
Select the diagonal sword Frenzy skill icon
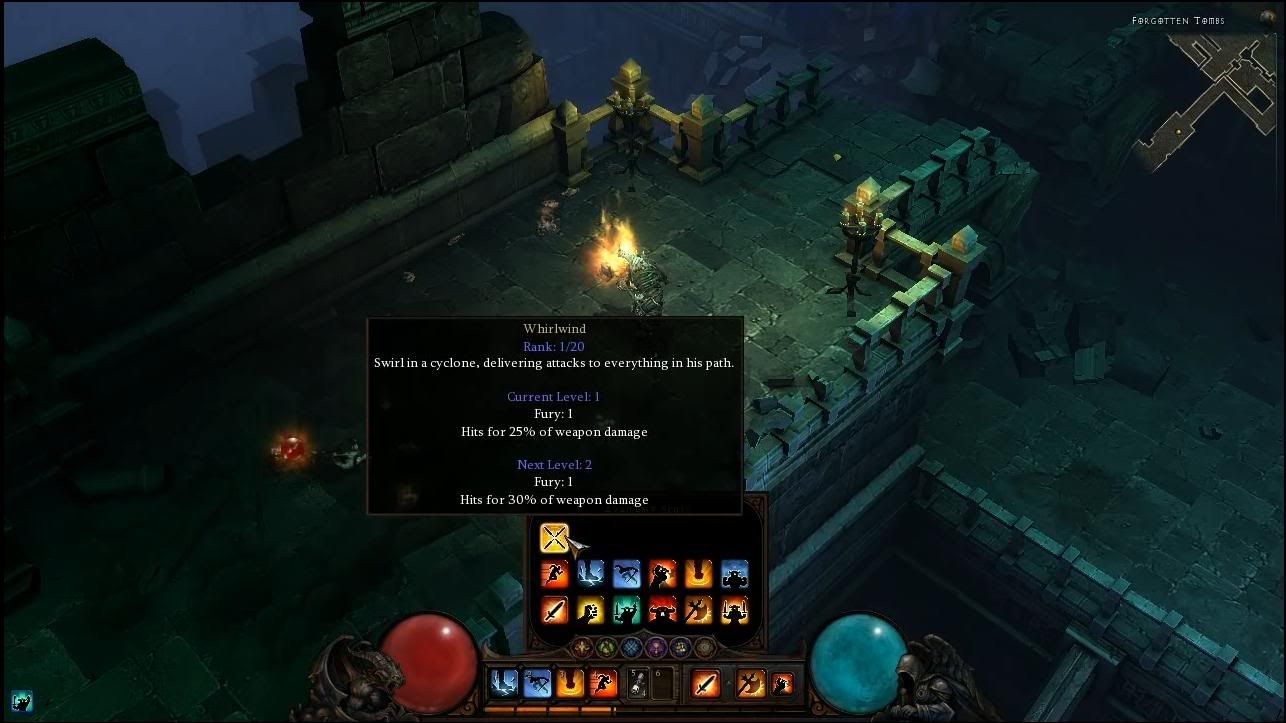557,610
